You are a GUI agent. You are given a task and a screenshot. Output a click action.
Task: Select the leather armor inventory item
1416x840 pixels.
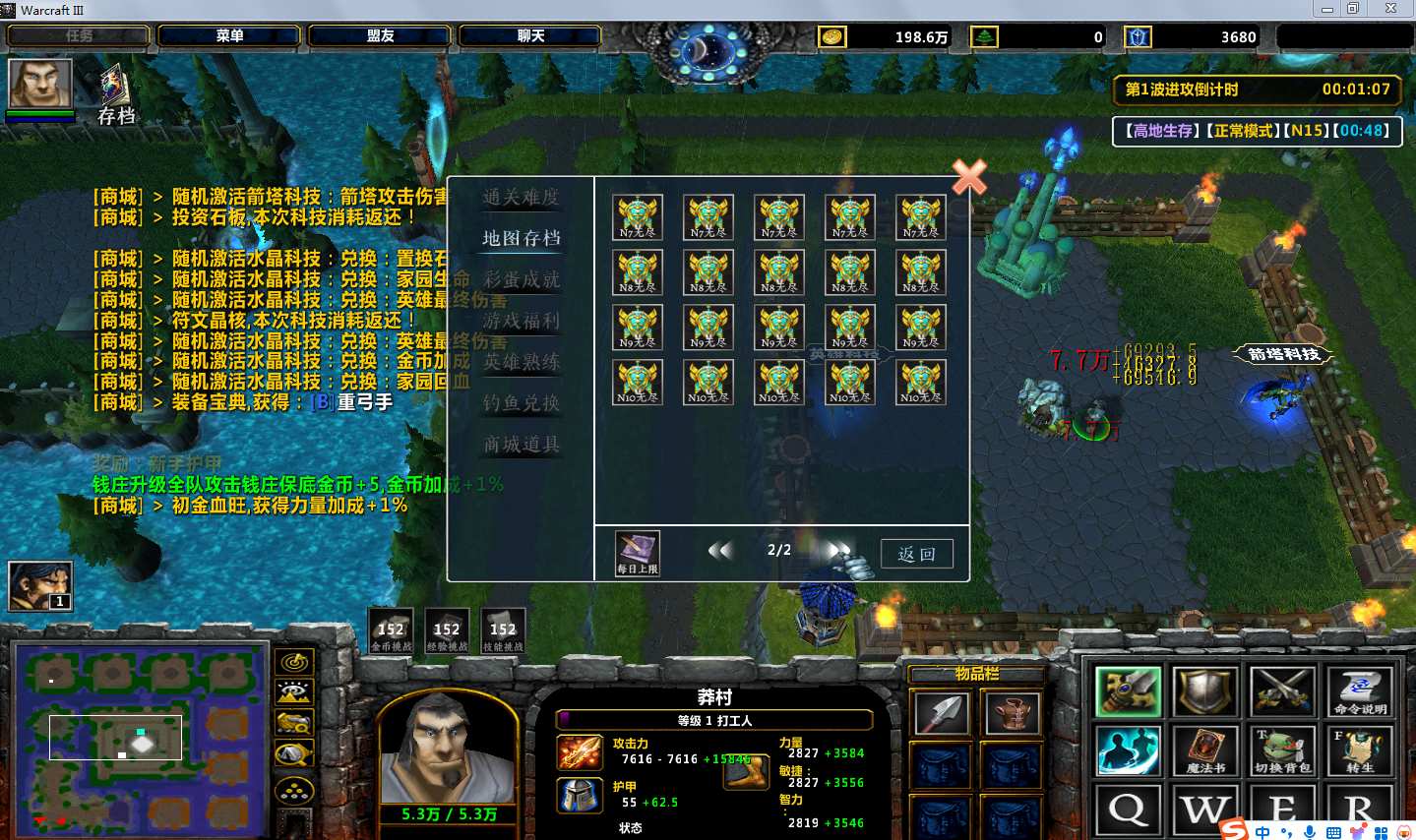click(1012, 714)
